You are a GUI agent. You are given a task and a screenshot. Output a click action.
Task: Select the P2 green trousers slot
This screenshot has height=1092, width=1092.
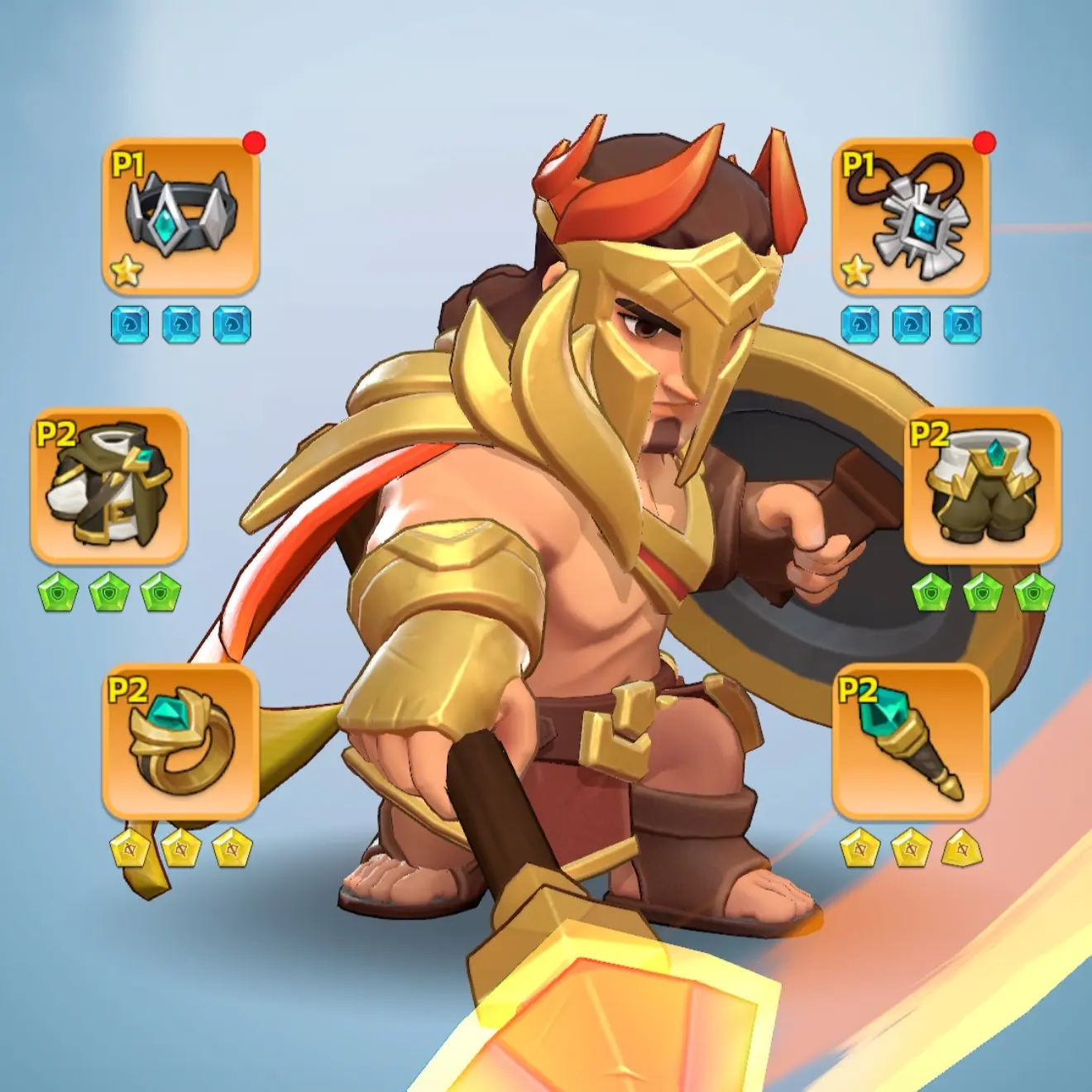pyautogui.click(x=982, y=486)
